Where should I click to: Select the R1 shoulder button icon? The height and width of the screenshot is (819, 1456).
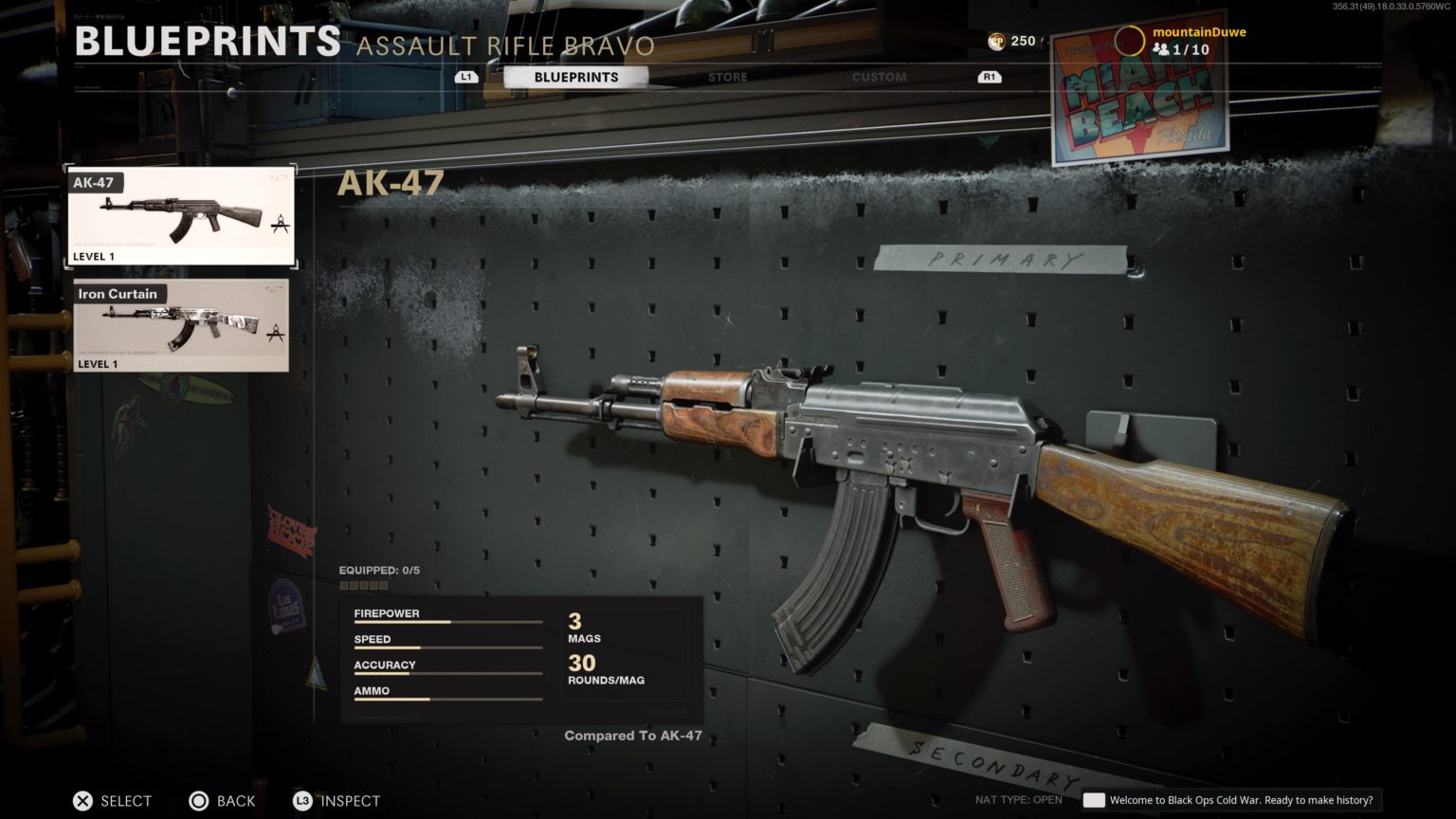pyautogui.click(x=990, y=77)
